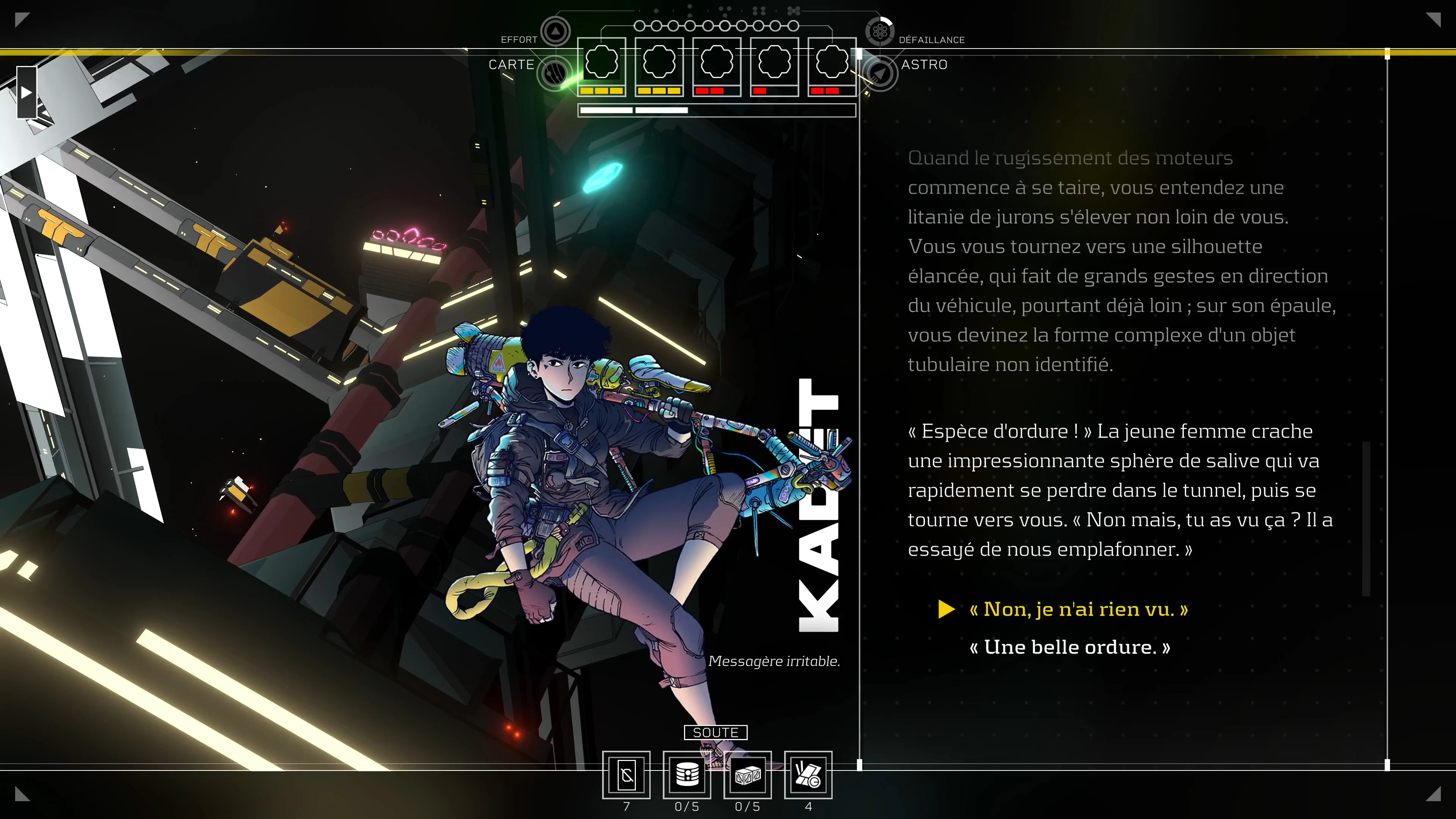Screen dimensions: 1456x819
Task: Click the green-highlighted first die slot
Action: [602, 62]
